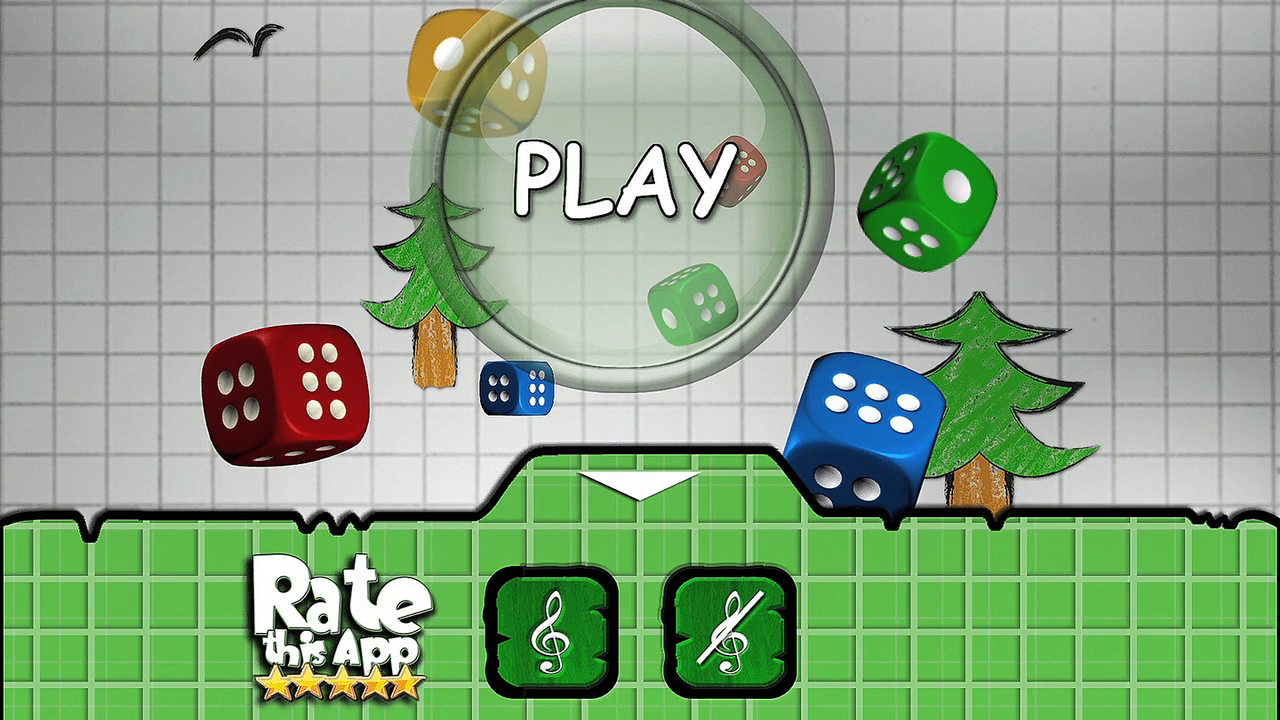This screenshot has width=1280, height=720.
Task: Click the five-star rating row
Action: 340,683
